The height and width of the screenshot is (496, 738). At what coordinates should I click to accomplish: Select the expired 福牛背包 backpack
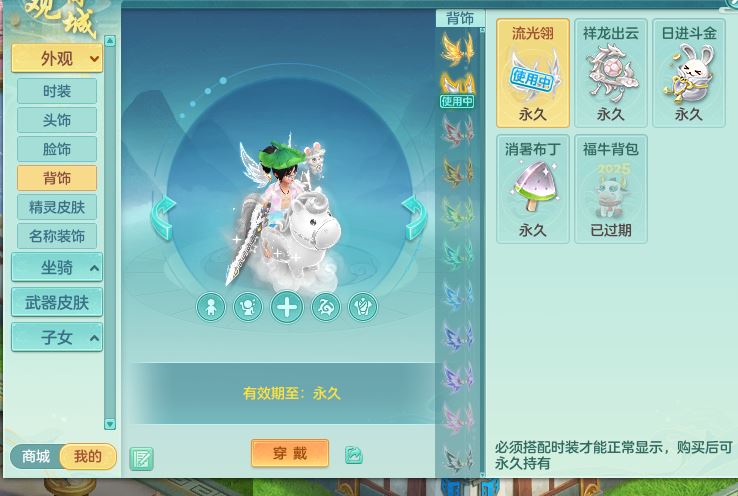coord(611,189)
